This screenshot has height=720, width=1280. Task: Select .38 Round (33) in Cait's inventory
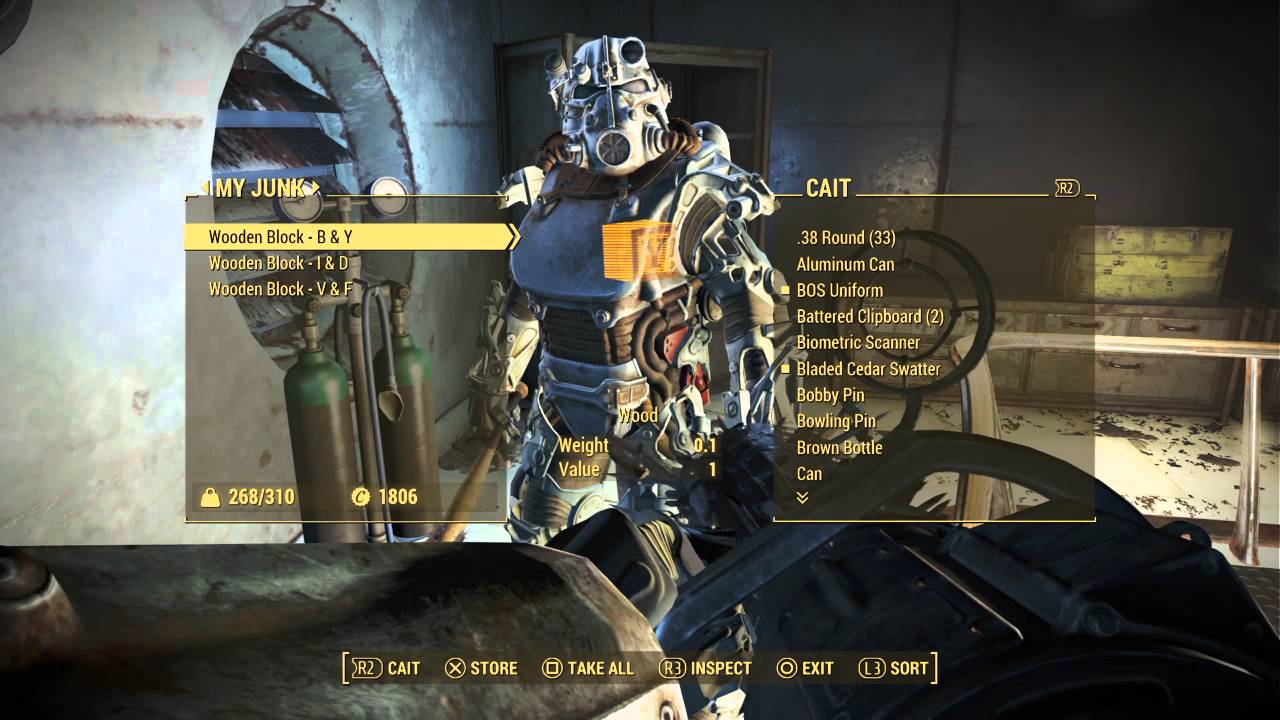pyautogui.click(x=845, y=238)
